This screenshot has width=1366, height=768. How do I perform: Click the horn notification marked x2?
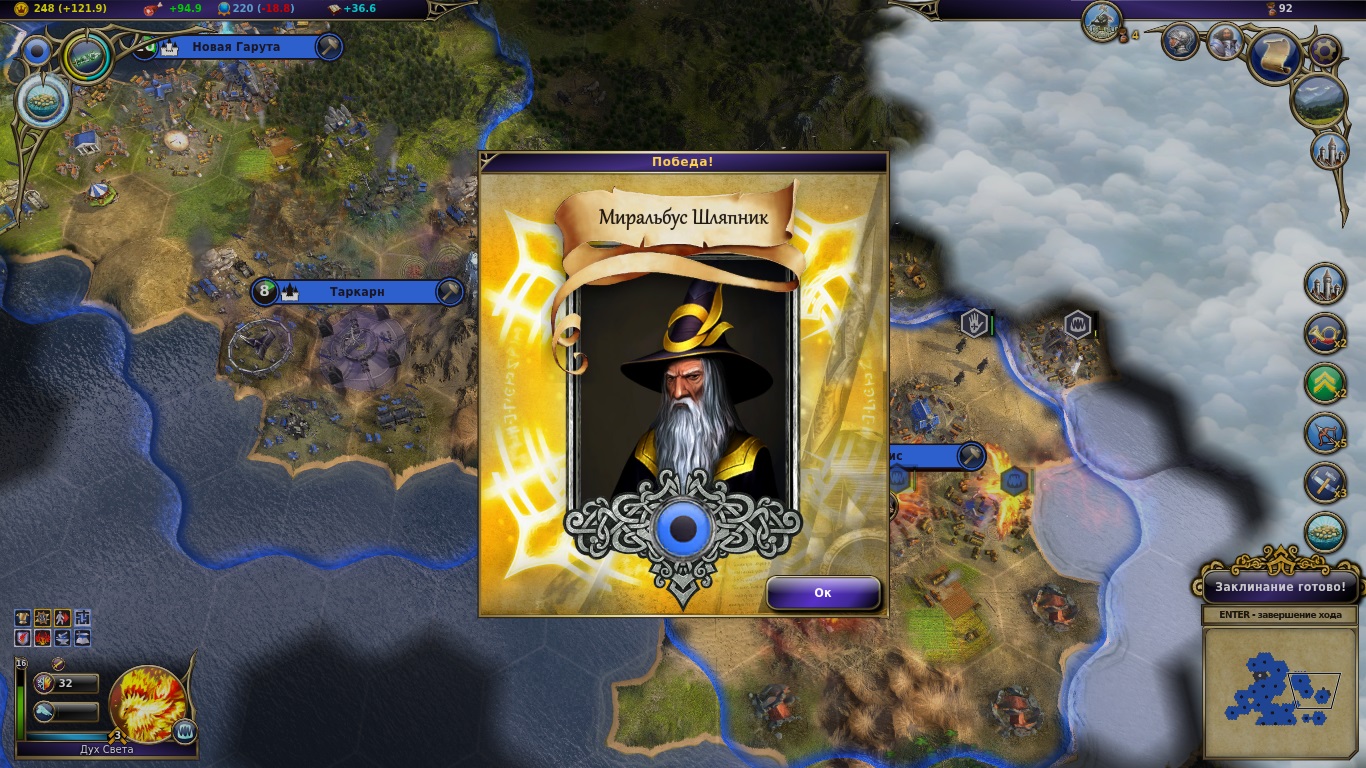[1325, 334]
